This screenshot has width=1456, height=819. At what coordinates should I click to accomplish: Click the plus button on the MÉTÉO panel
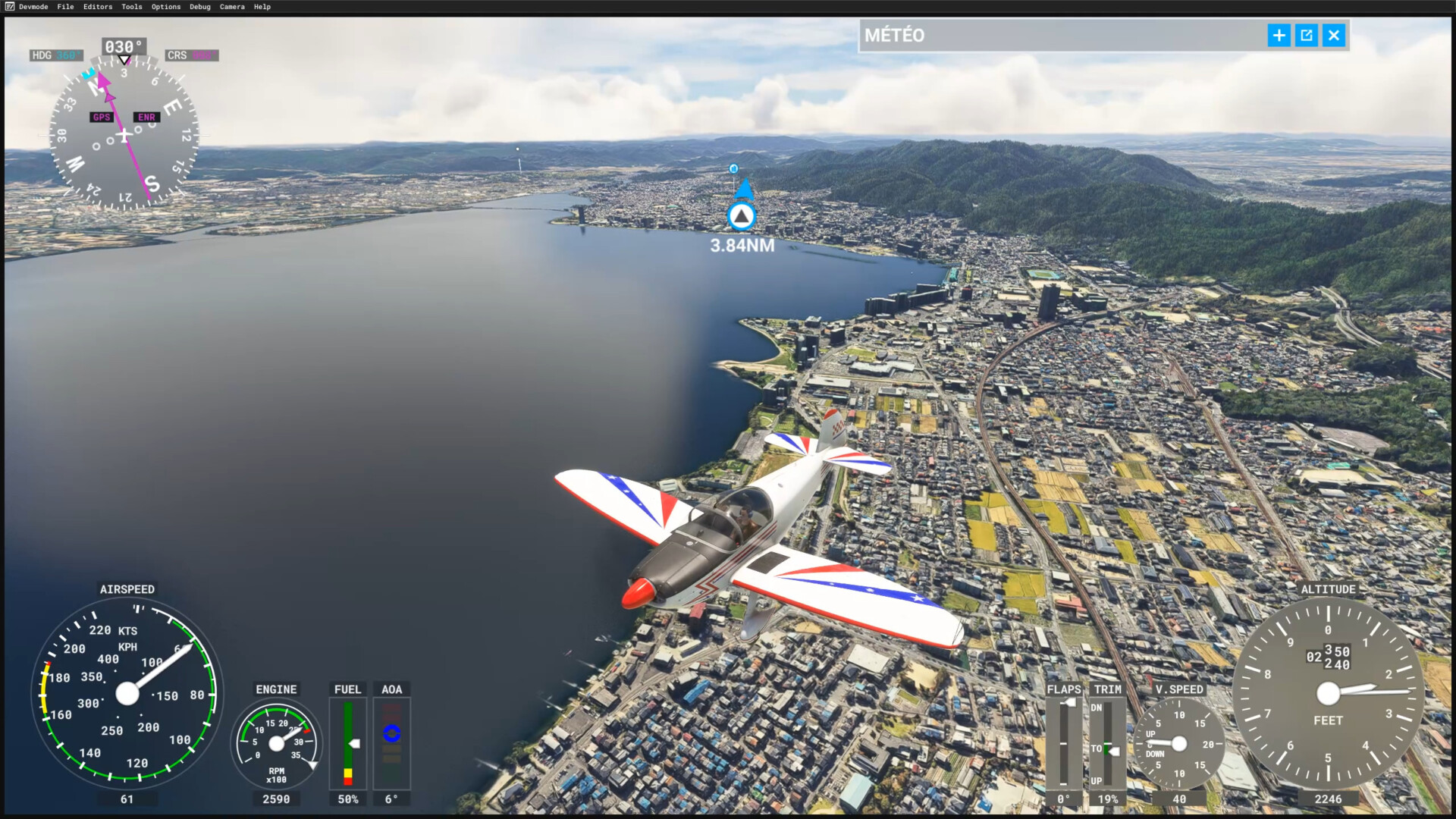(1279, 36)
